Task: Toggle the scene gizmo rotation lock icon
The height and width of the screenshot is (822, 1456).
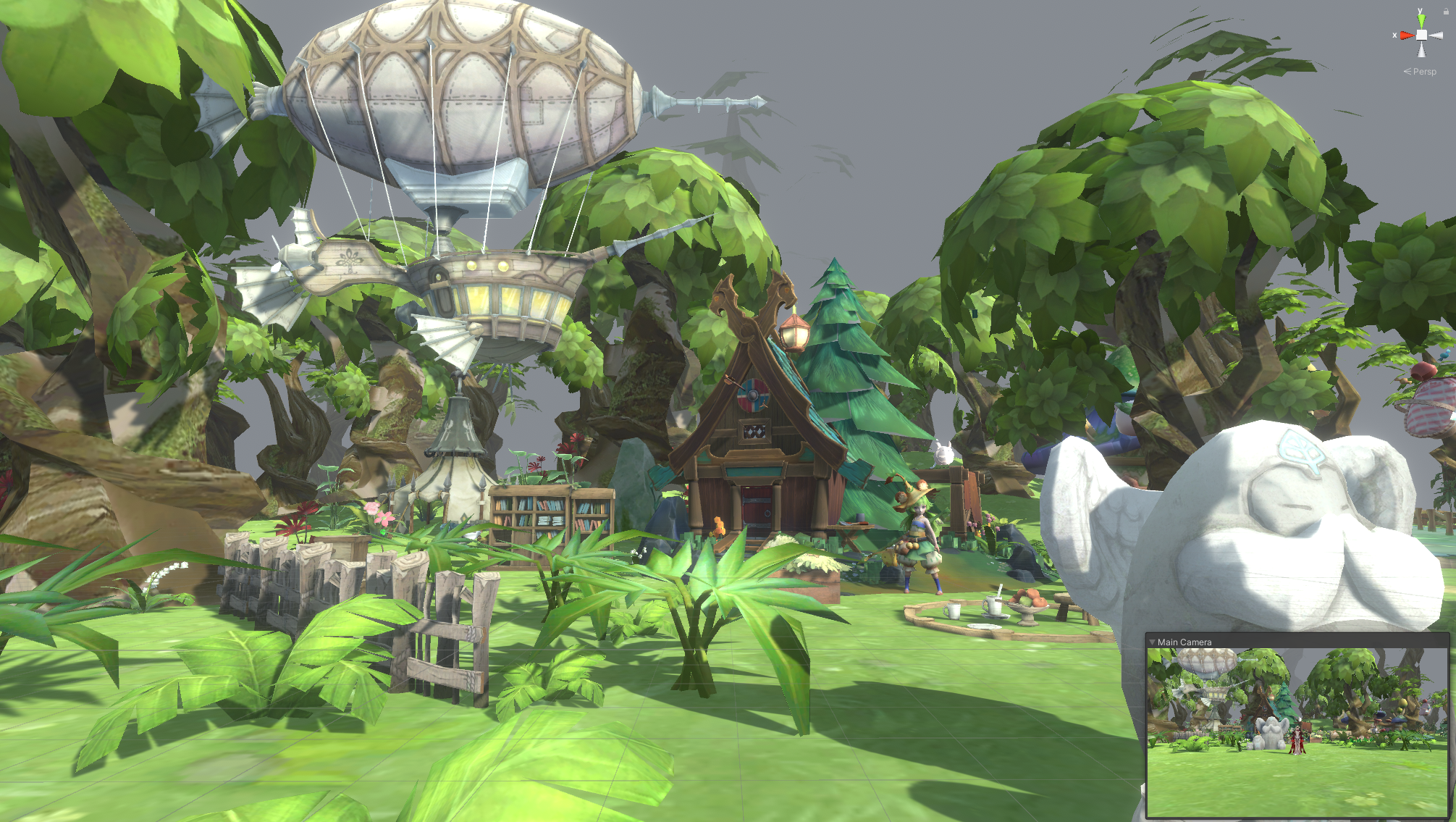Action: click(1446, 11)
